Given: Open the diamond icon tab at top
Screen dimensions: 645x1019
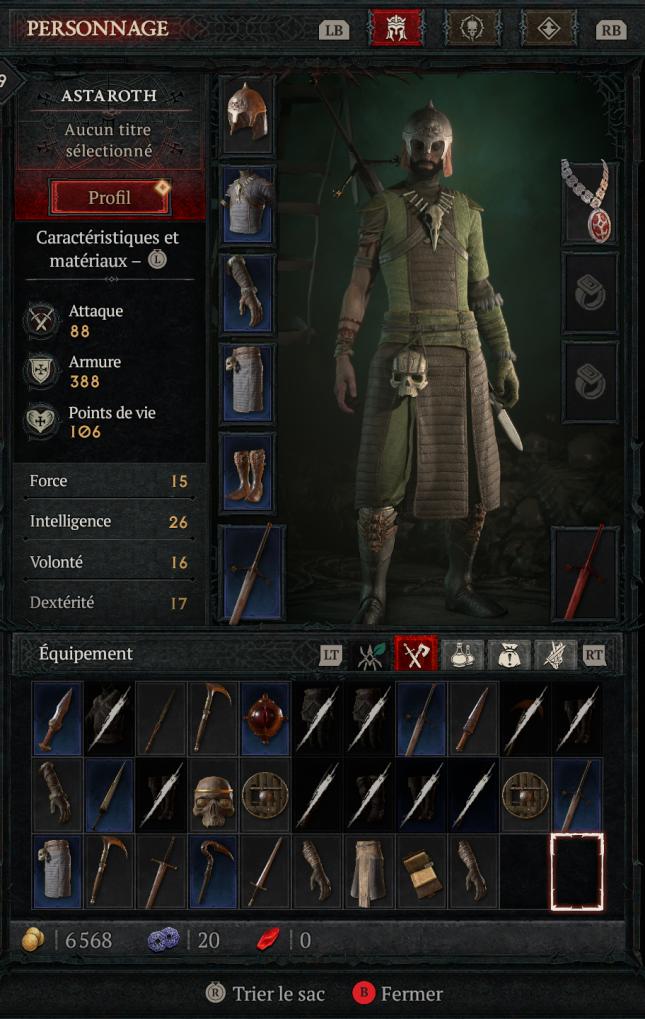Looking at the screenshot, I should 549,29.
